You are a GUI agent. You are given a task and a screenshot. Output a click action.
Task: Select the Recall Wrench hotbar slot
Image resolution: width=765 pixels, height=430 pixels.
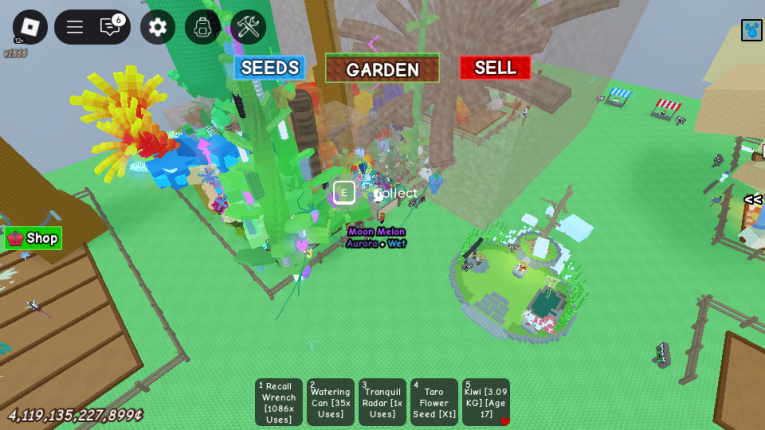(279, 402)
